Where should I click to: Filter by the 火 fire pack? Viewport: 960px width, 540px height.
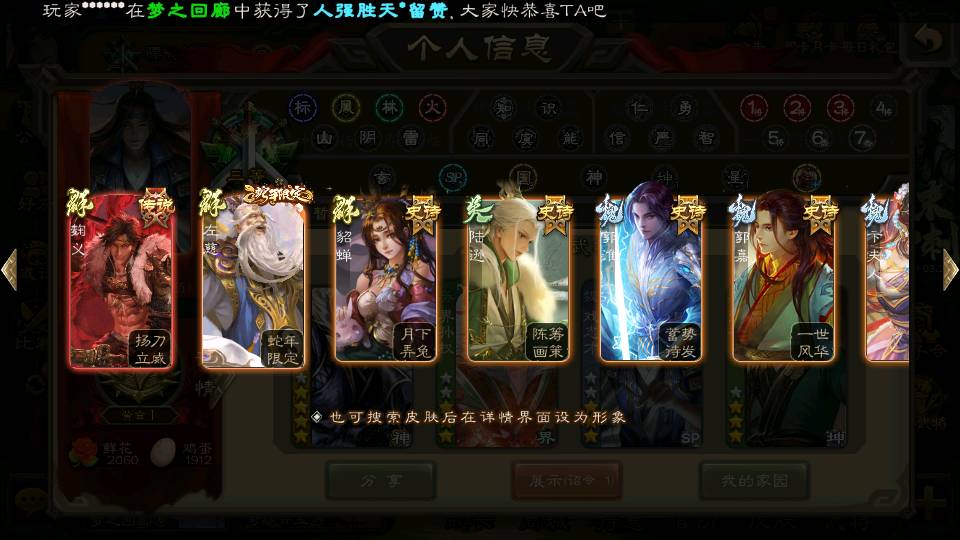pos(432,106)
